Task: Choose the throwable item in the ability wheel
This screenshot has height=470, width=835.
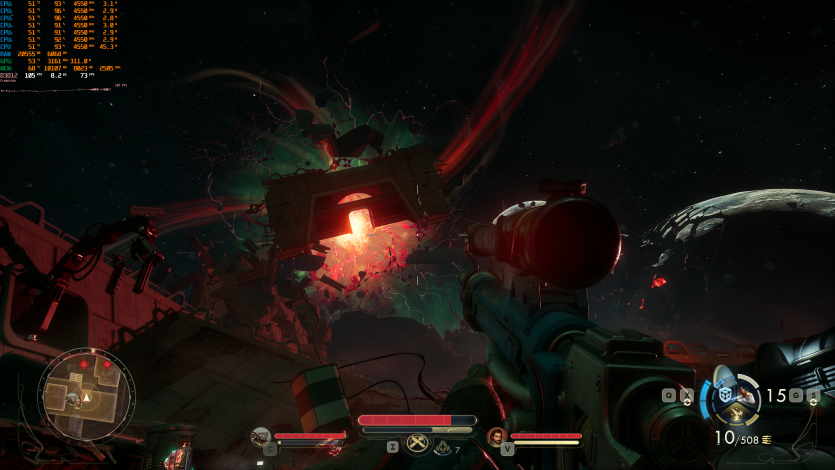Action: pyautogui.click(x=748, y=393)
